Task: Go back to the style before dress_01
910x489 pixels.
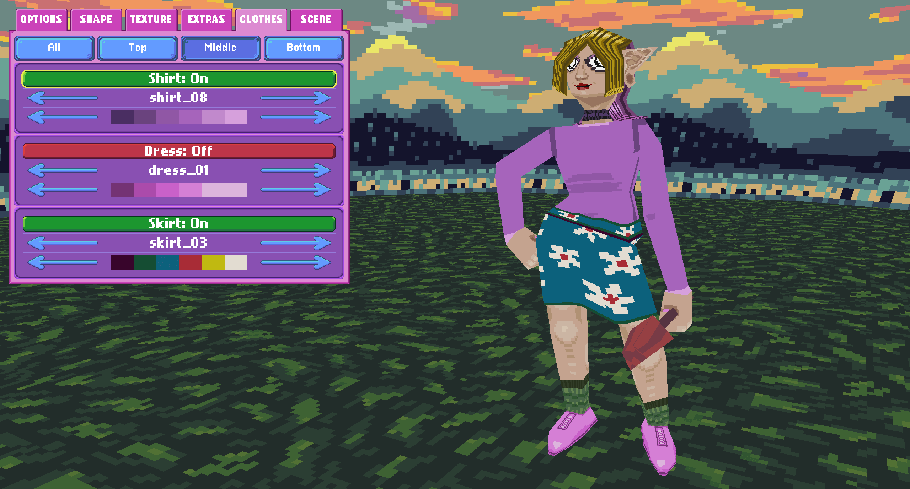Action: click(63, 171)
